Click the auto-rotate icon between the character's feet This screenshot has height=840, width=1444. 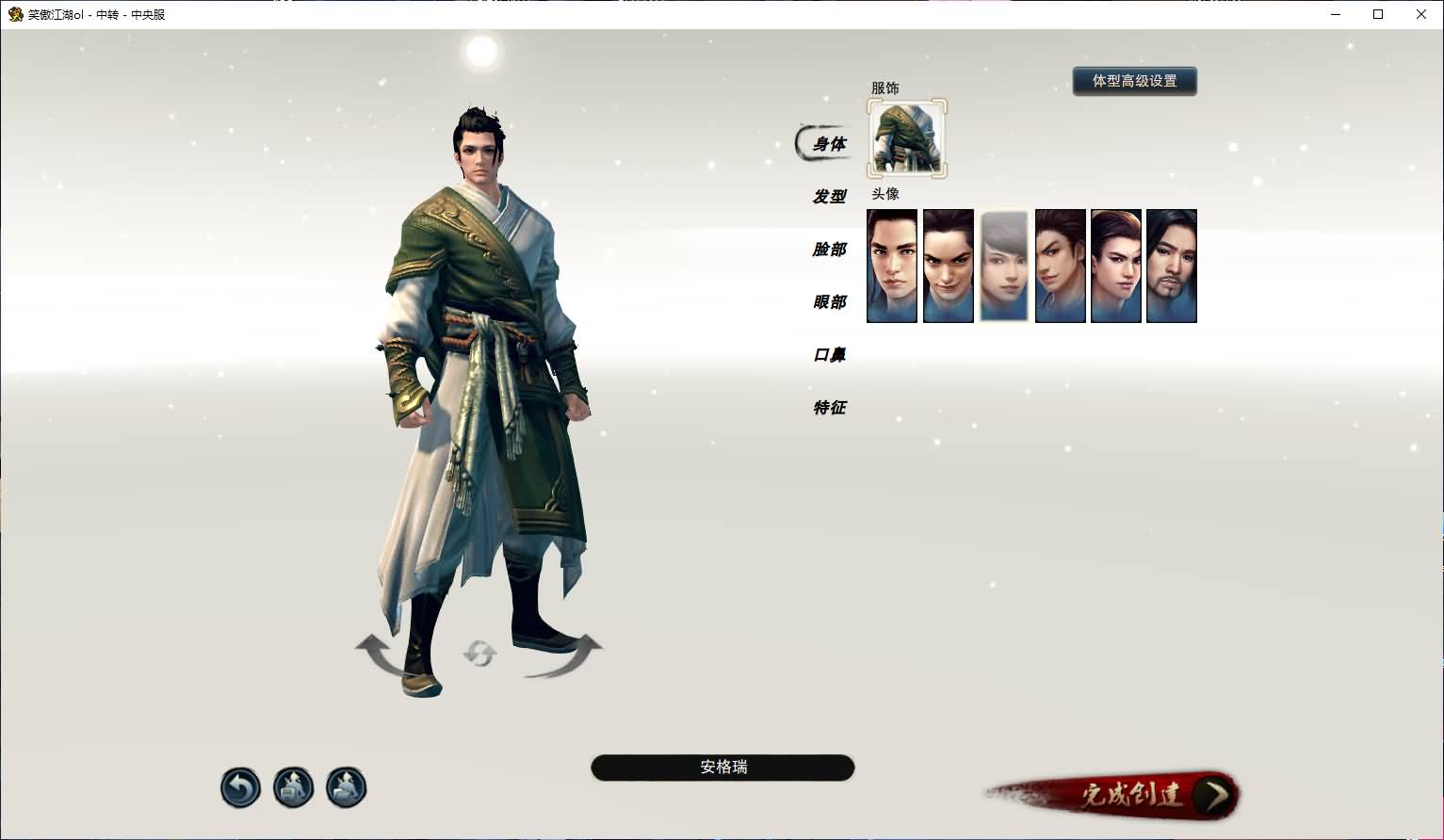[x=480, y=654]
